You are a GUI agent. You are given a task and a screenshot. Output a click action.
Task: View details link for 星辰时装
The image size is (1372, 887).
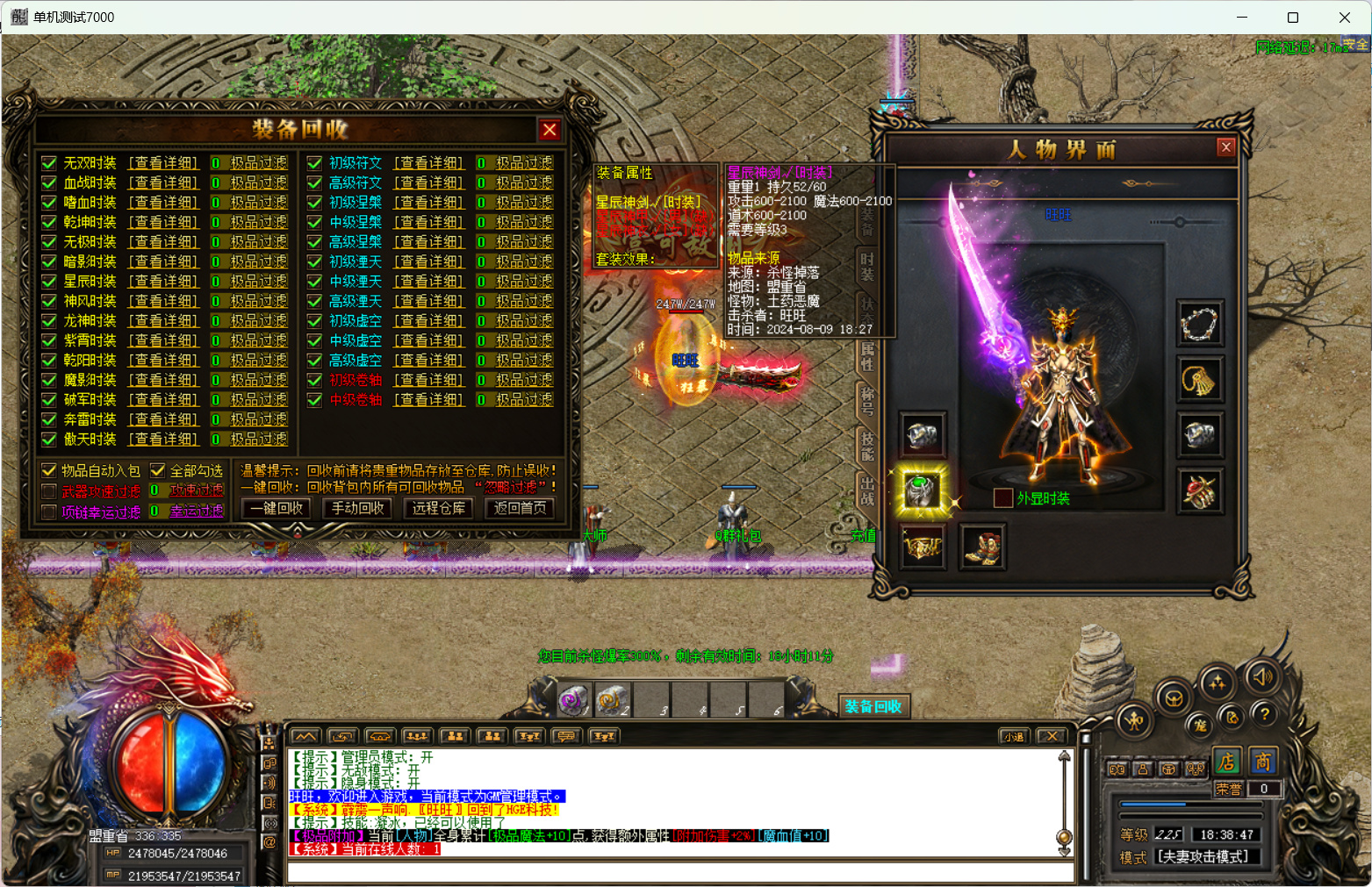[x=164, y=282]
